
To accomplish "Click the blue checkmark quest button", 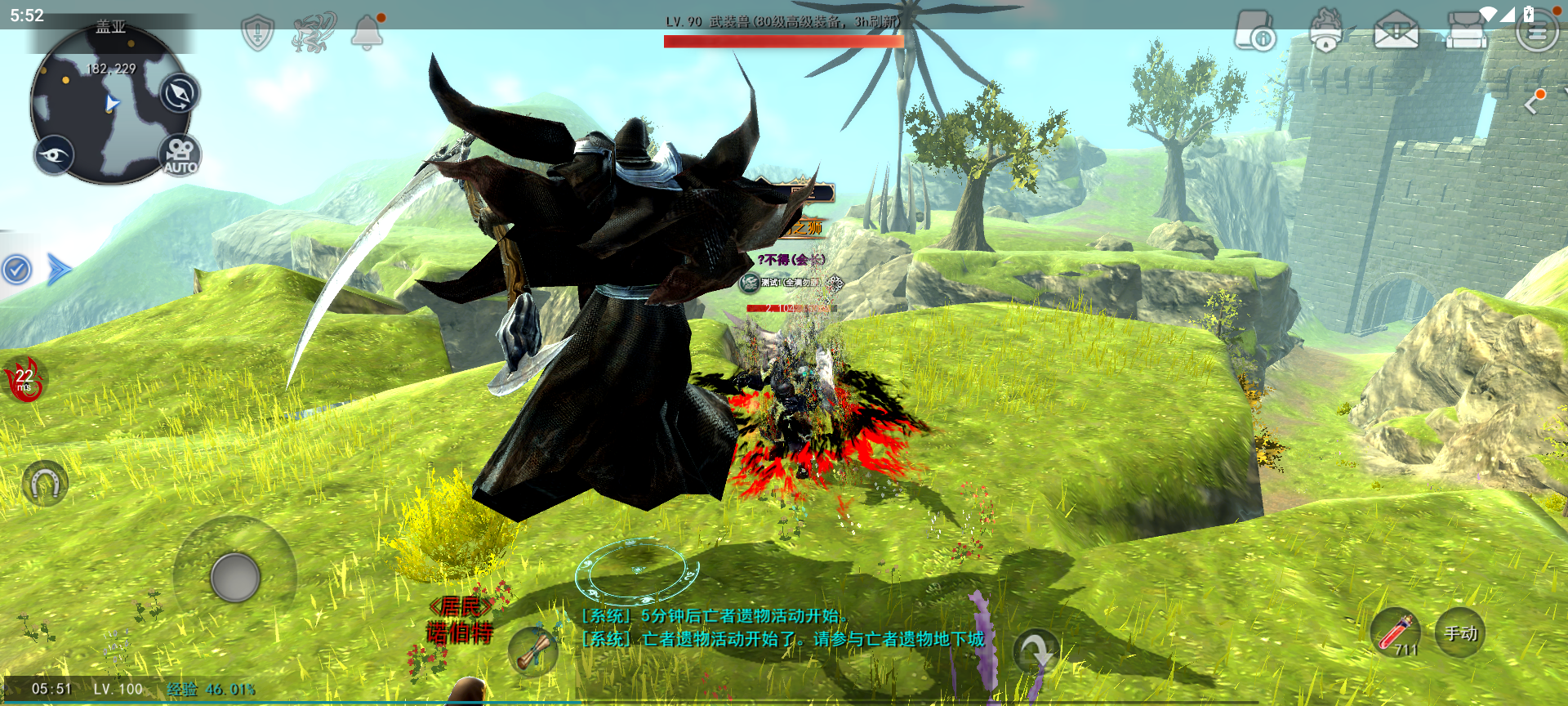I will [16, 270].
